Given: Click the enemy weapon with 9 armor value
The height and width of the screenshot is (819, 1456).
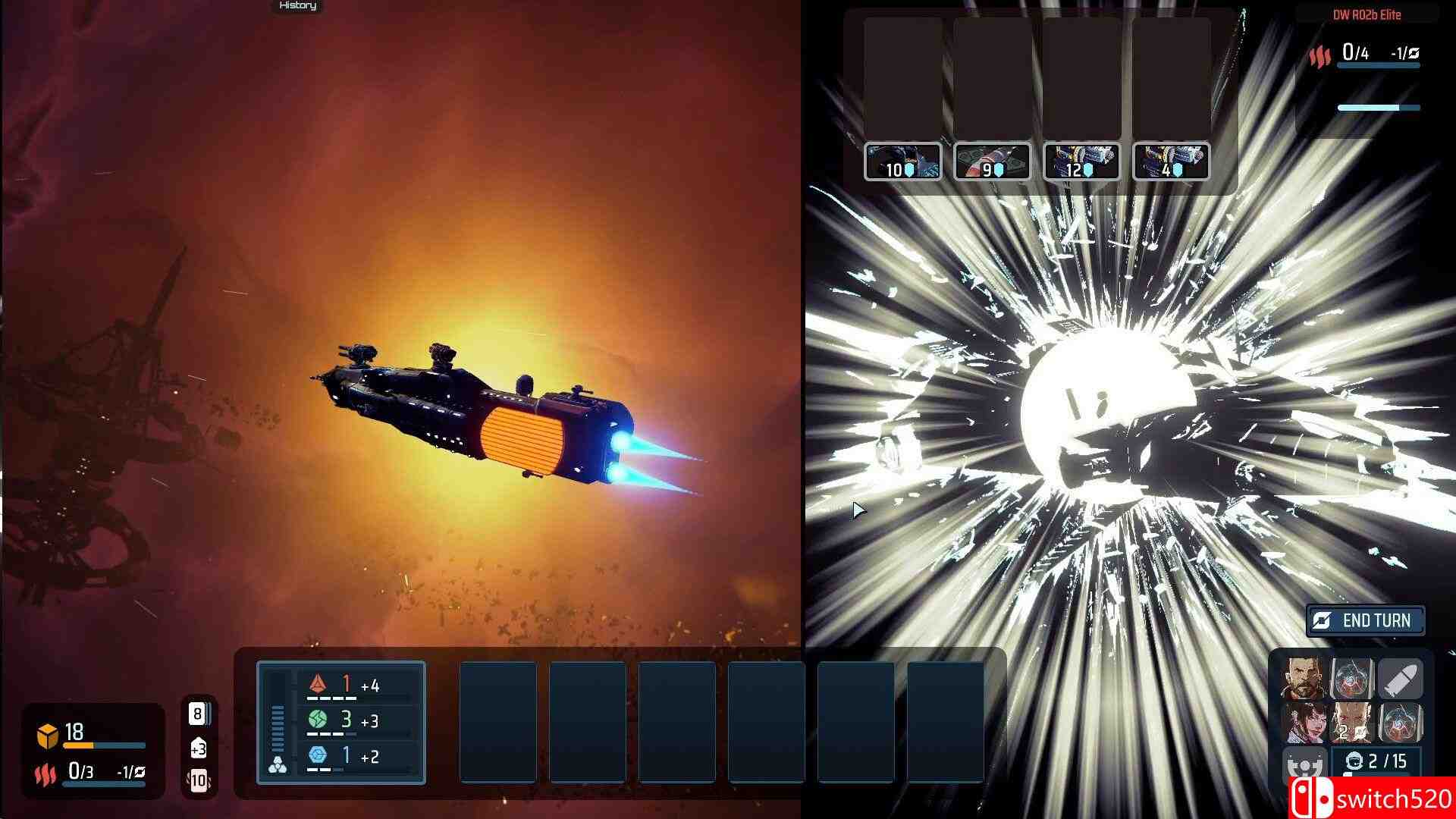Looking at the screenshot, I should [x=992, y=162].
